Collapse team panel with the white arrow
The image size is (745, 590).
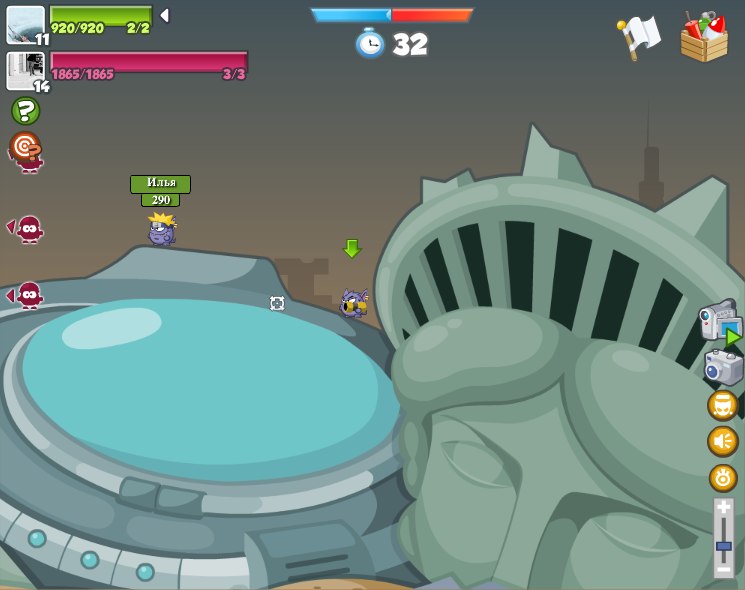coord(164,16)
